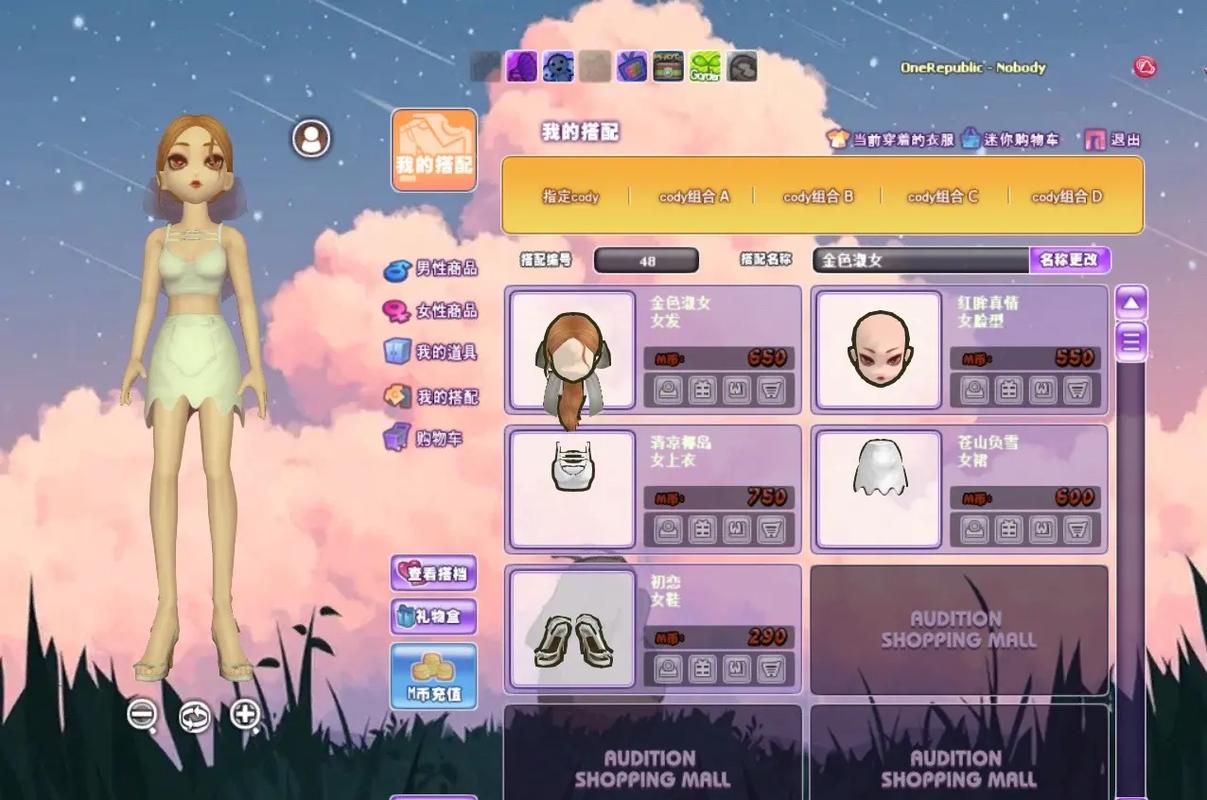The width and height of the screenshot is (1207, 800).
Task: Zoom in on the character preview
Action: coord(245,714)
